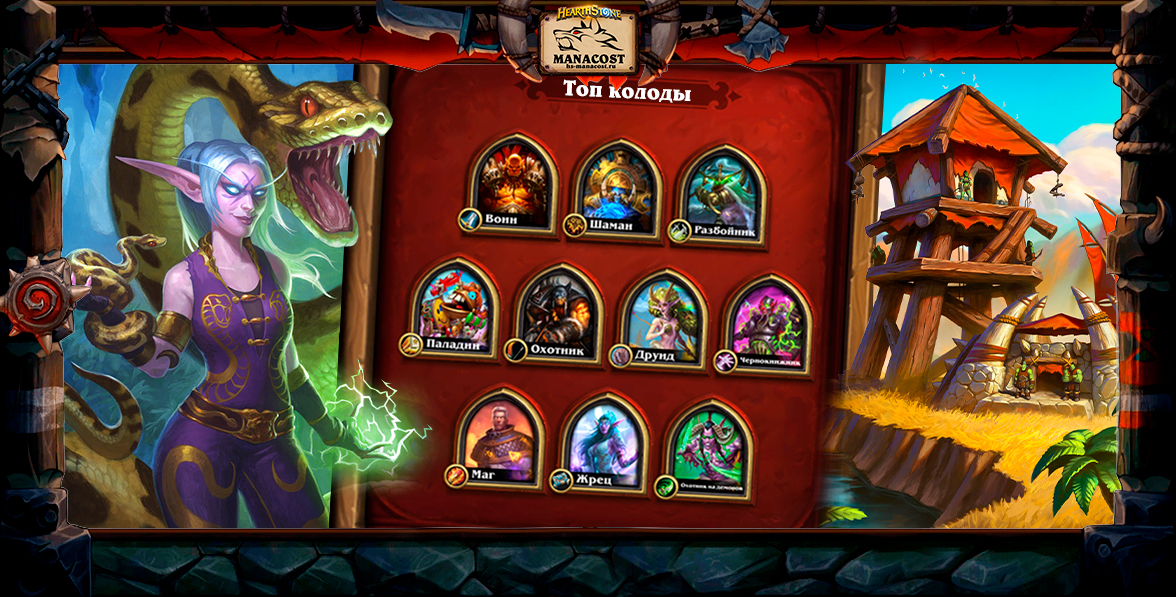This screenshot has width=1176, height=597.
Task: Choose the Маг class portrait
Action: [499, 436]
